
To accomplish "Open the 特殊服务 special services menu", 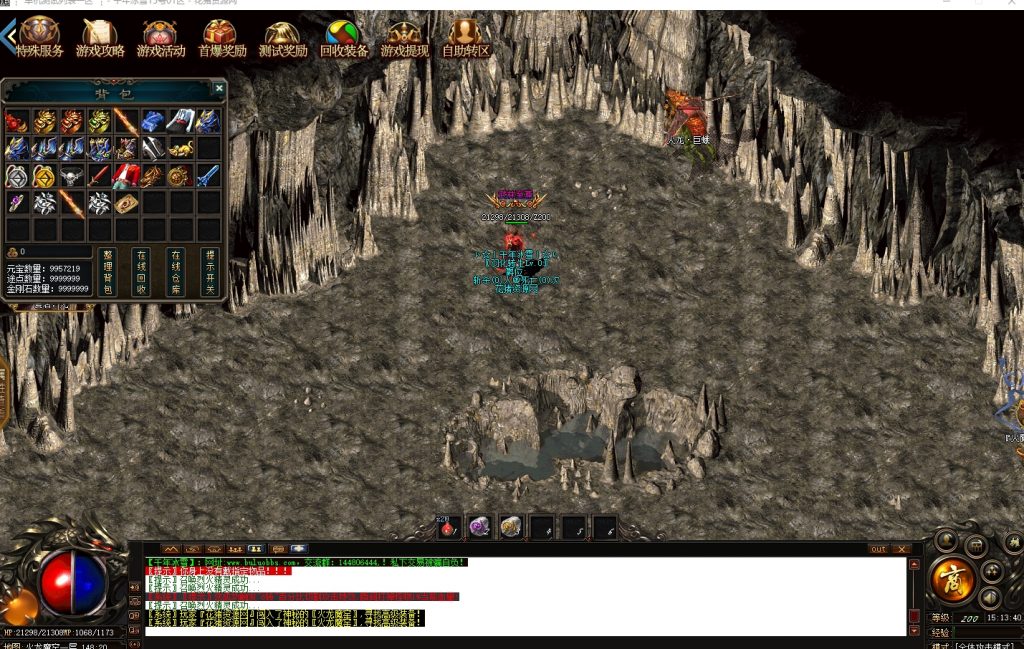I will pyautogui.click(x=40, y=38).
